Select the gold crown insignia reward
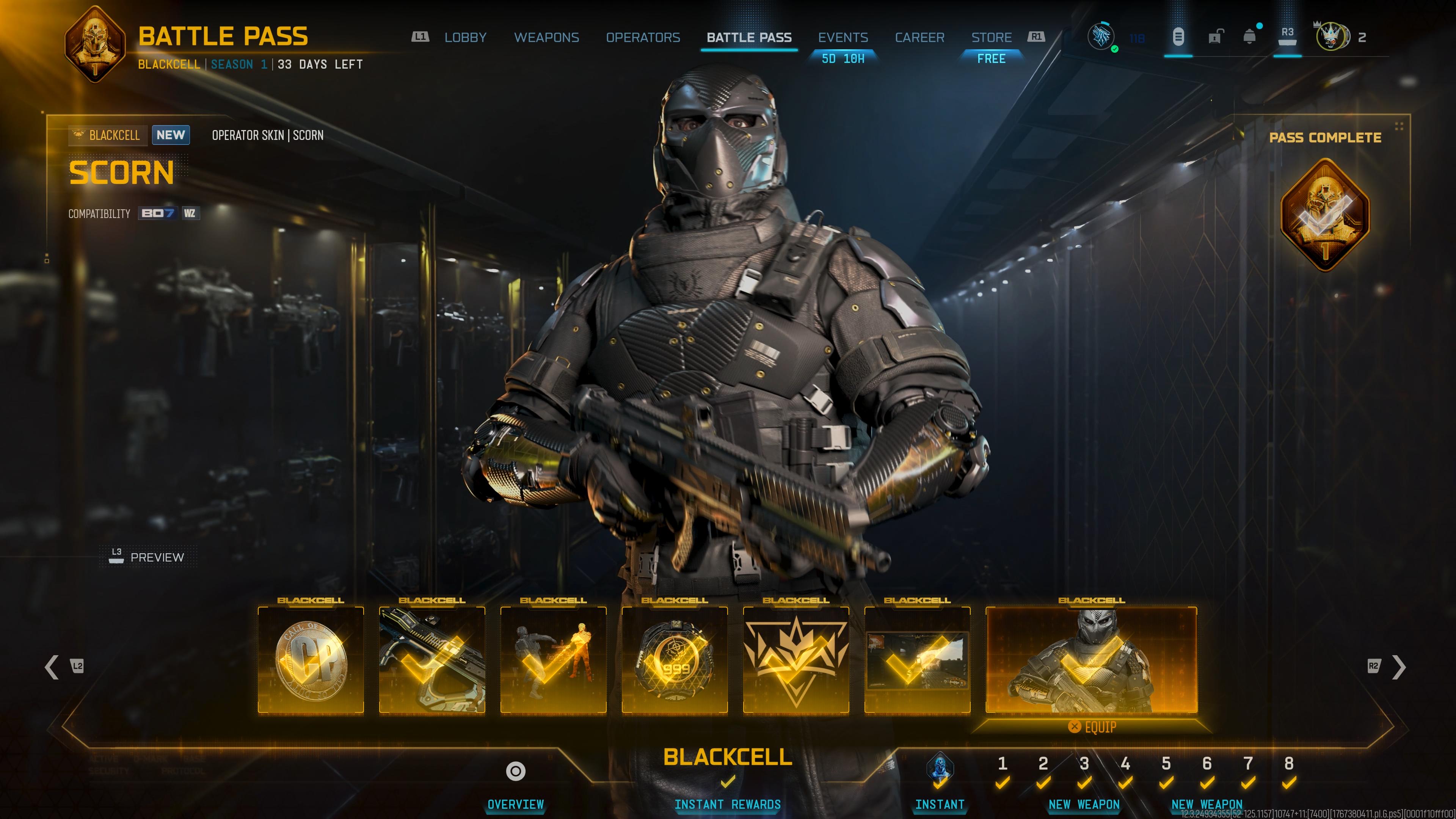The height and width of the screenshot is (819, 1456). 796,660
